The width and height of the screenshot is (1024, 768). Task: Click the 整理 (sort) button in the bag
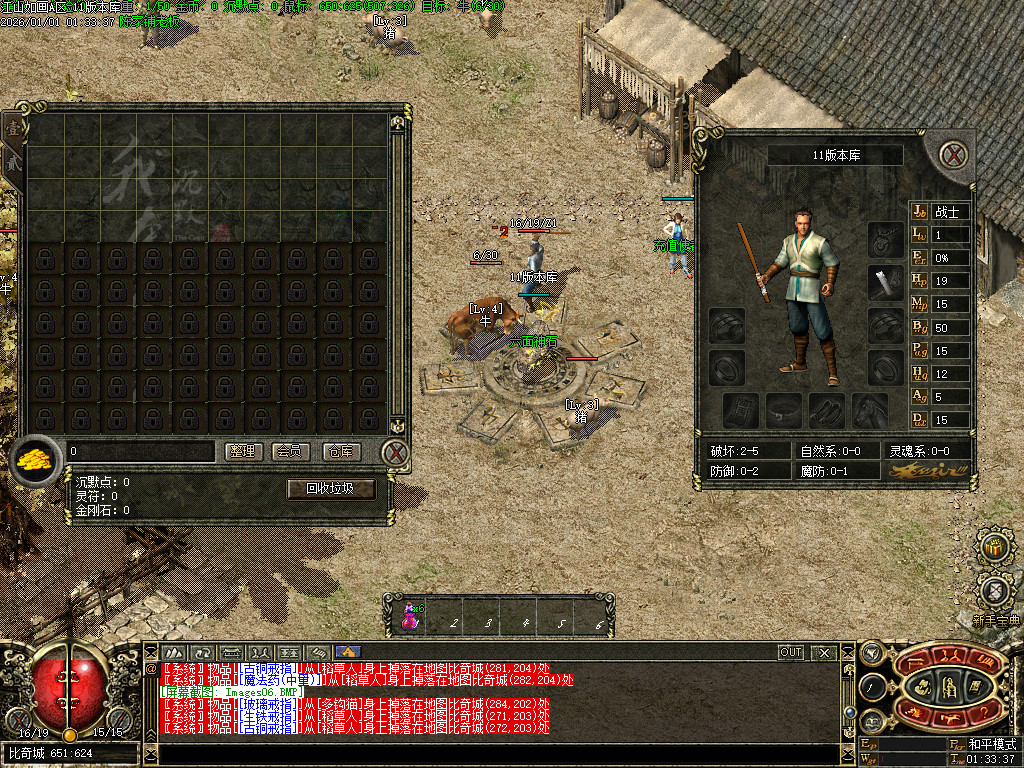(x=242, y=452)
